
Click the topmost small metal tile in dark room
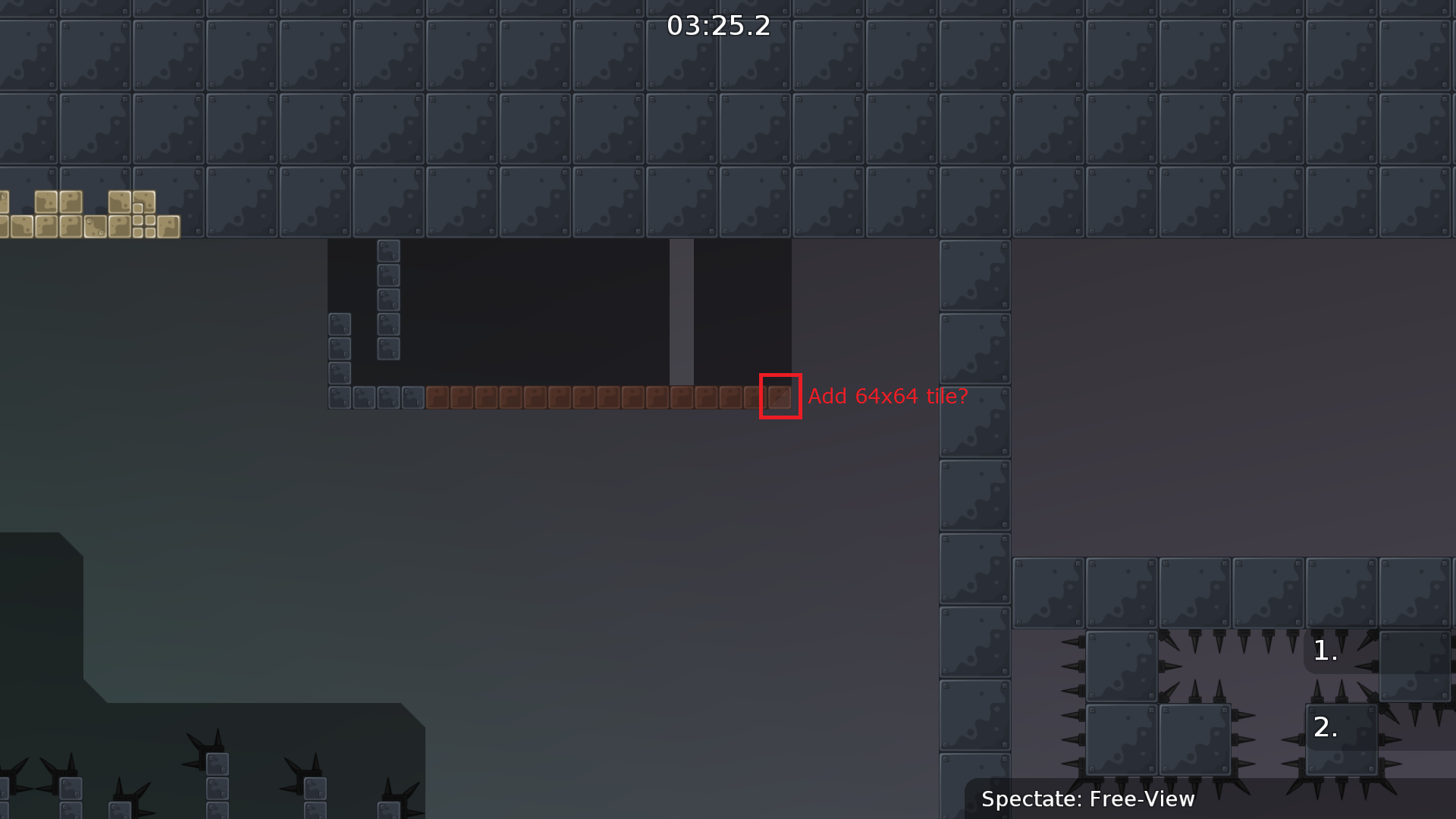coord(388,251)
